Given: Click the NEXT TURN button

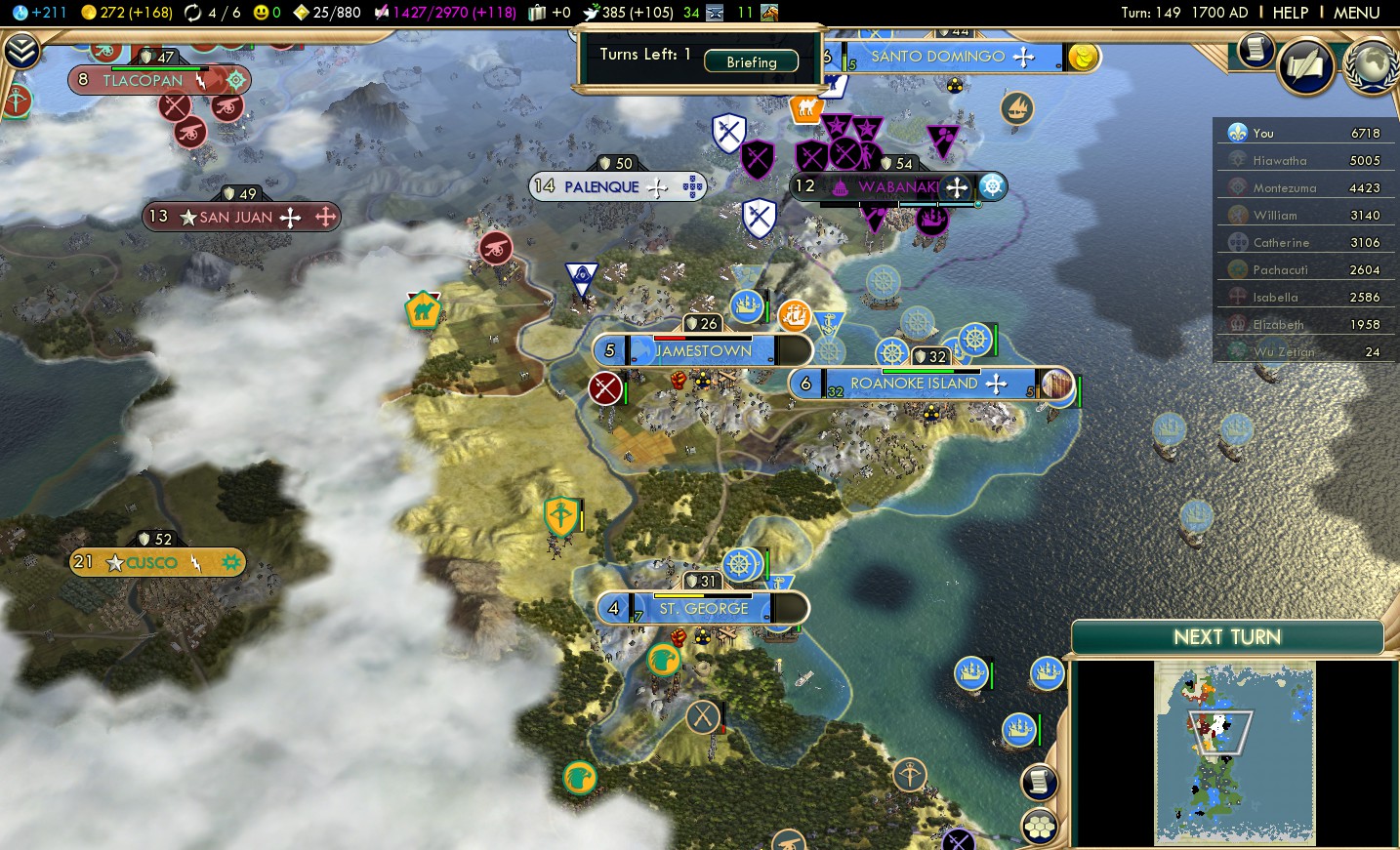Looking at the screenshot, I should click(1227, 637).
